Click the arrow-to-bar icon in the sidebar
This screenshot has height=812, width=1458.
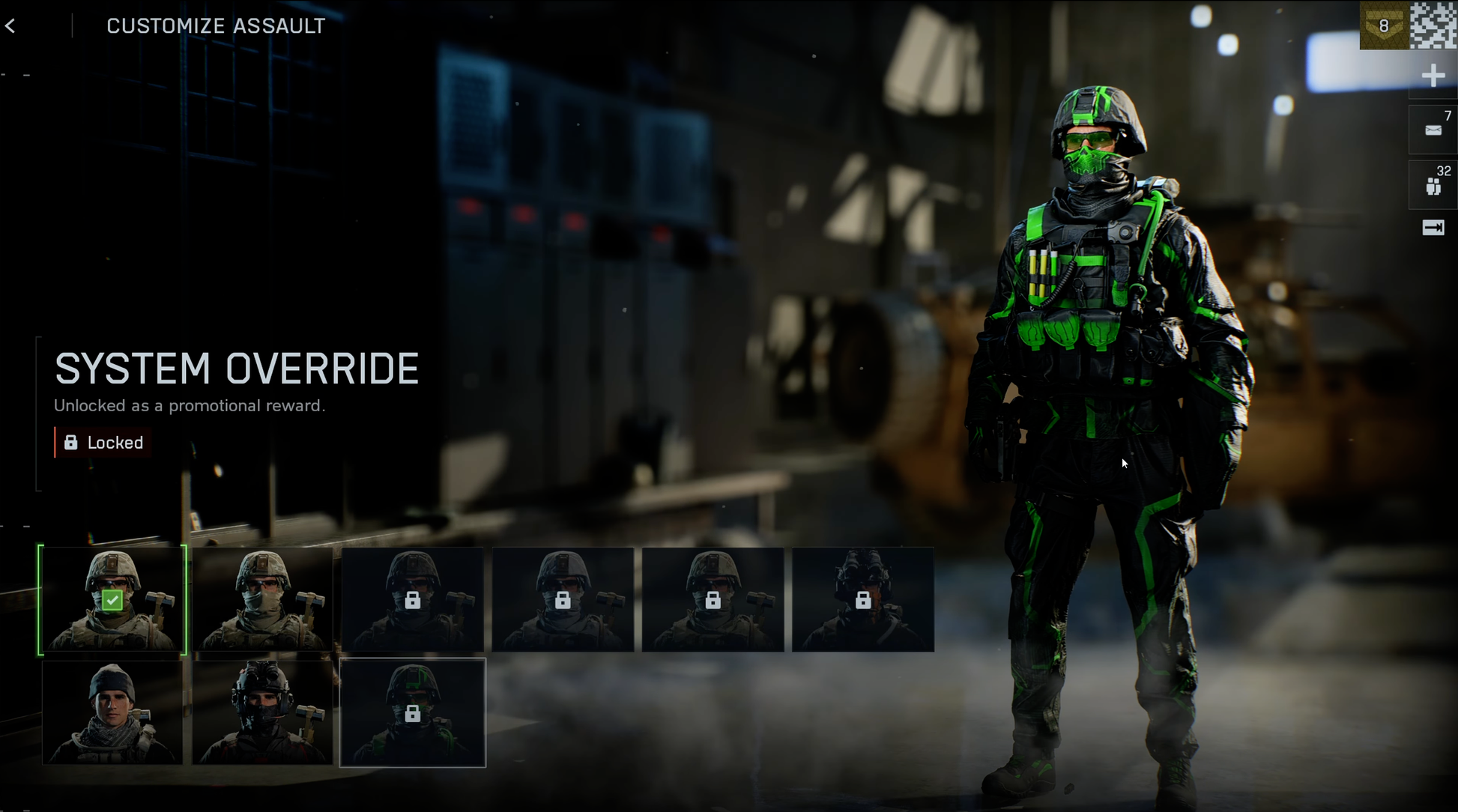pyautogui.click(x=1433, y=228)
